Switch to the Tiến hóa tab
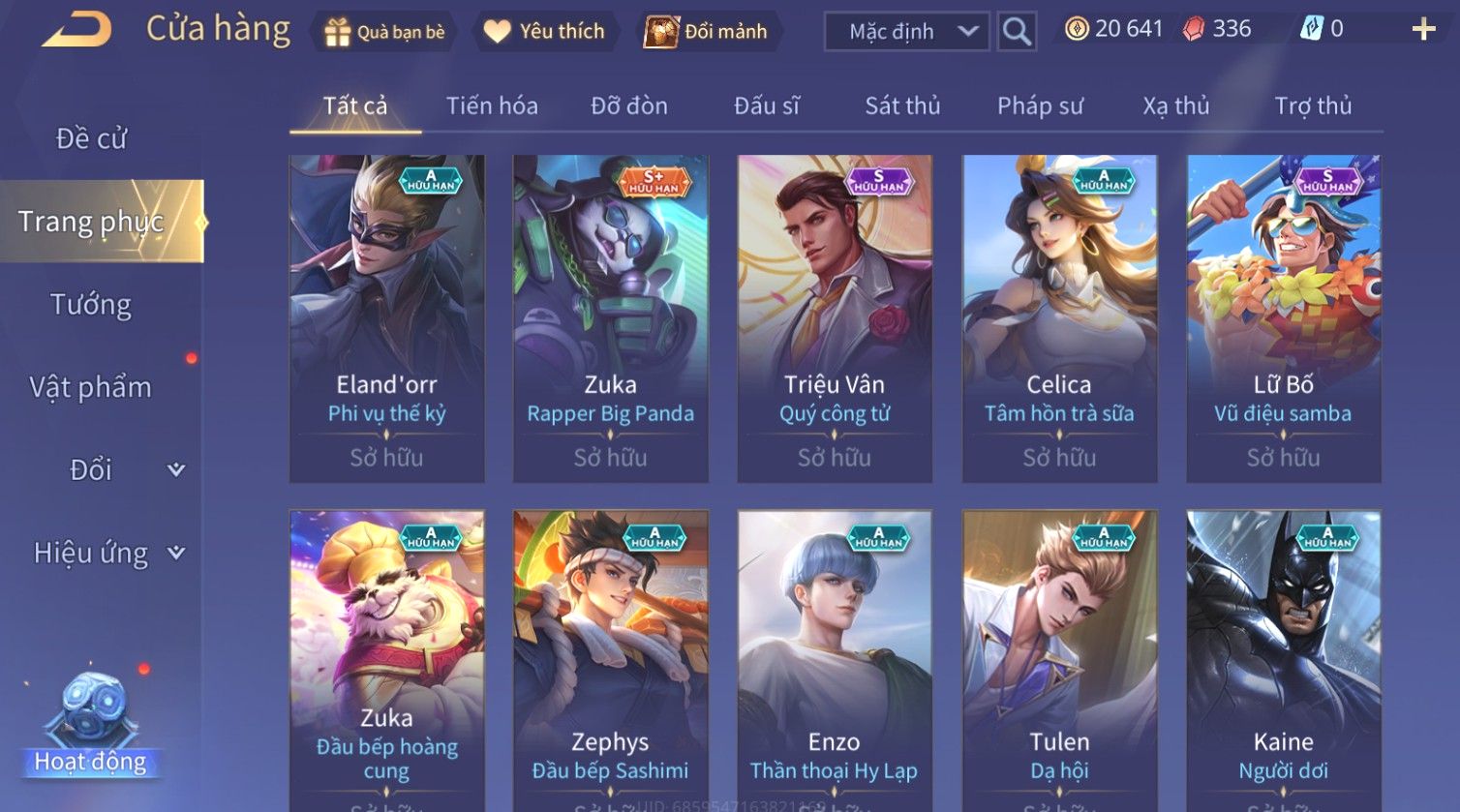 click(492, 105)
